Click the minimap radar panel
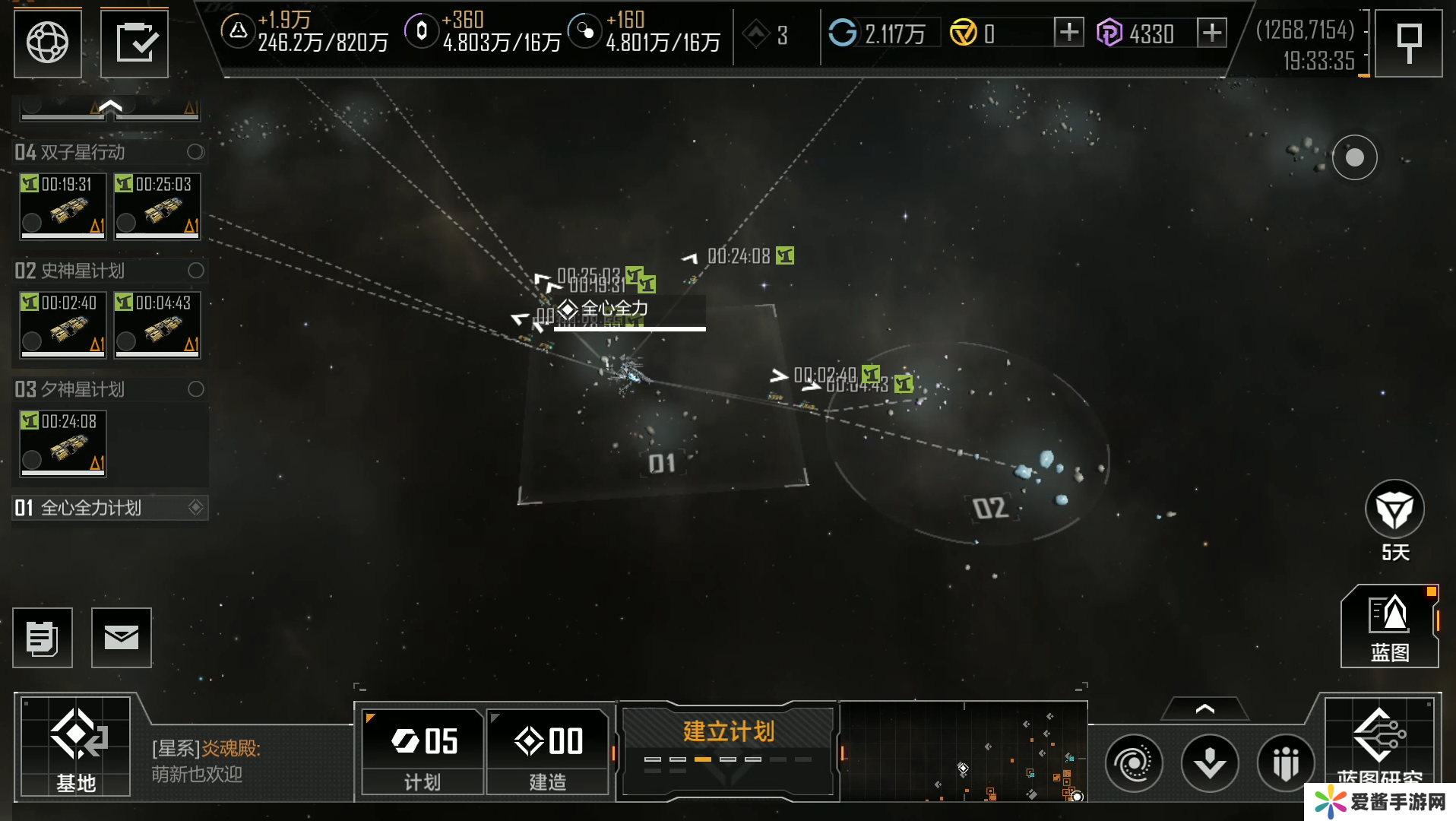The image size is (1456, 821). pos(964,751)
